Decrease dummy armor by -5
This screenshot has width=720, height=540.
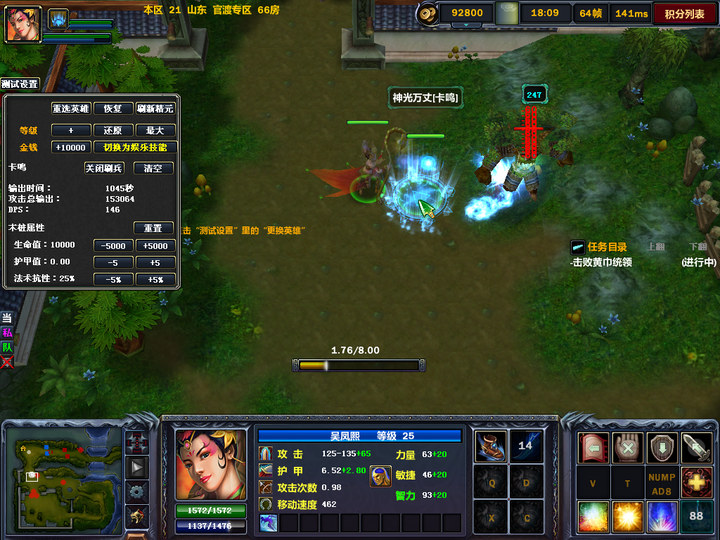coord(113,262)
